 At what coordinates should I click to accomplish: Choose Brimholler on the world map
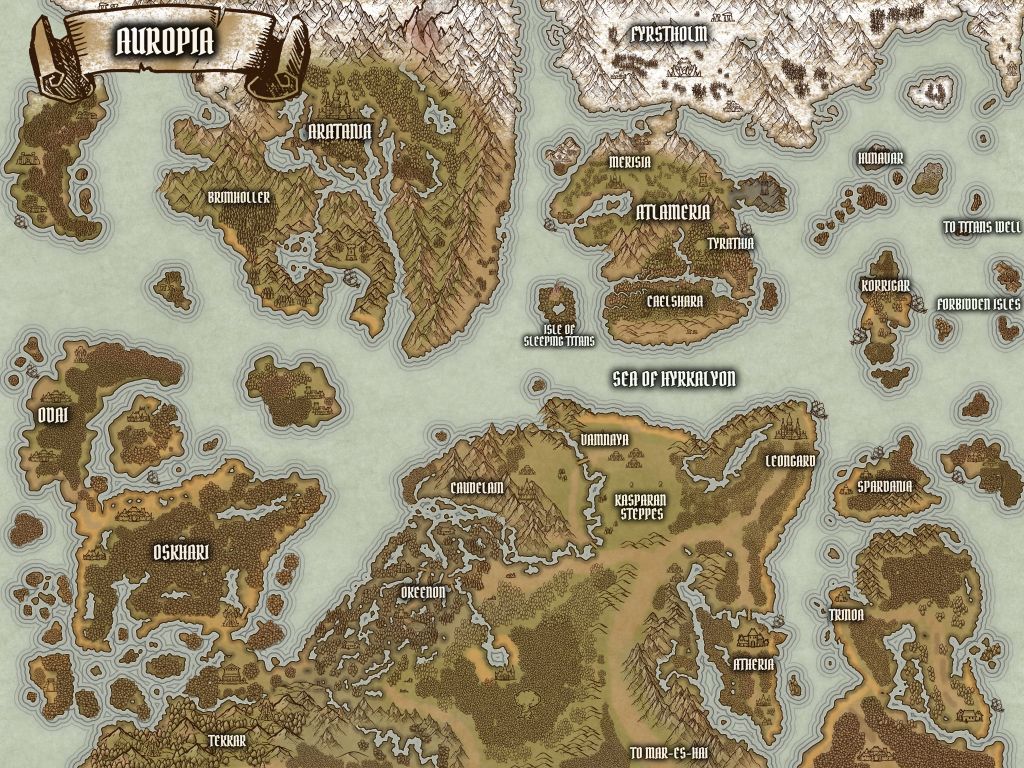tap(239, 198)
